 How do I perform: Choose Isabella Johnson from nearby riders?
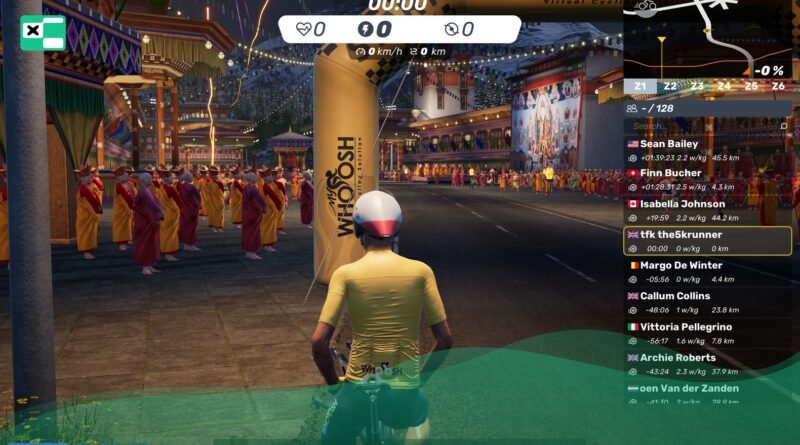click(x=707, y=211)
